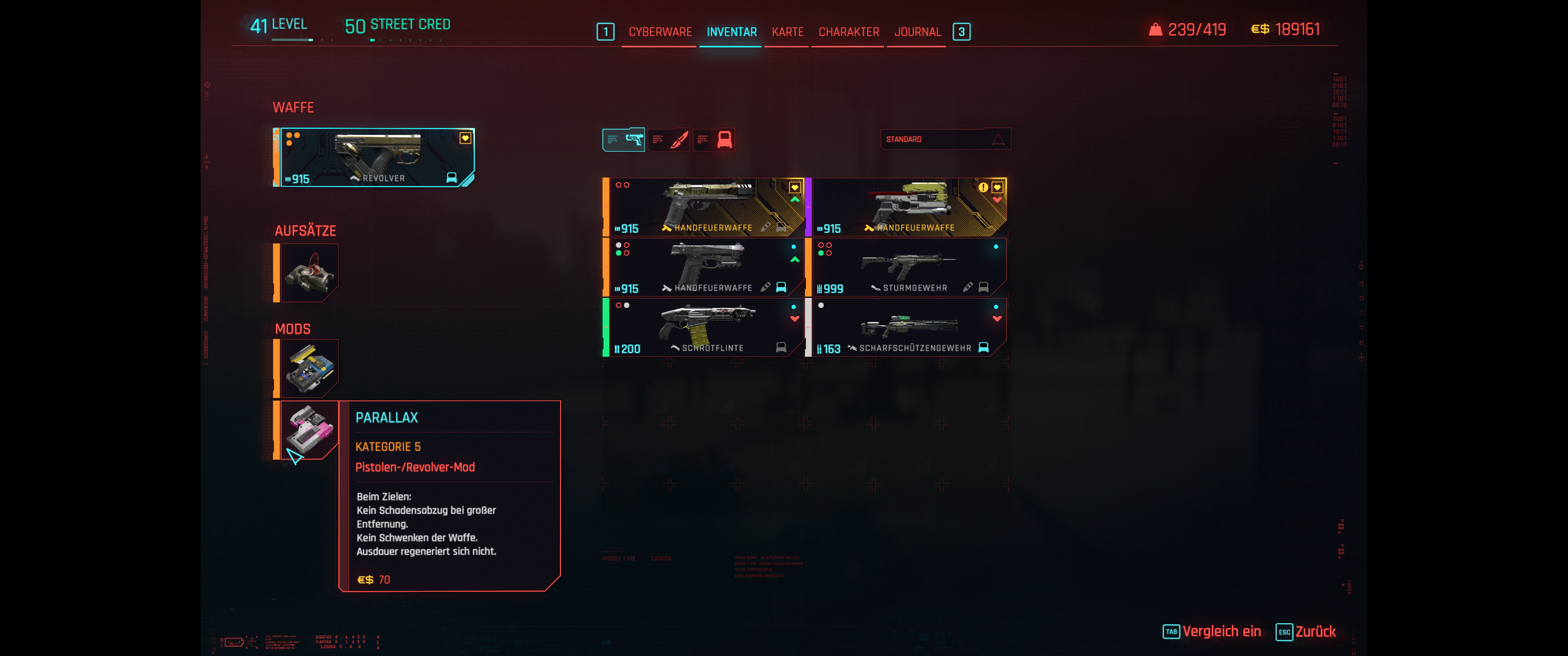Open the STANDARD sorting dropdown

coord(946,139)
